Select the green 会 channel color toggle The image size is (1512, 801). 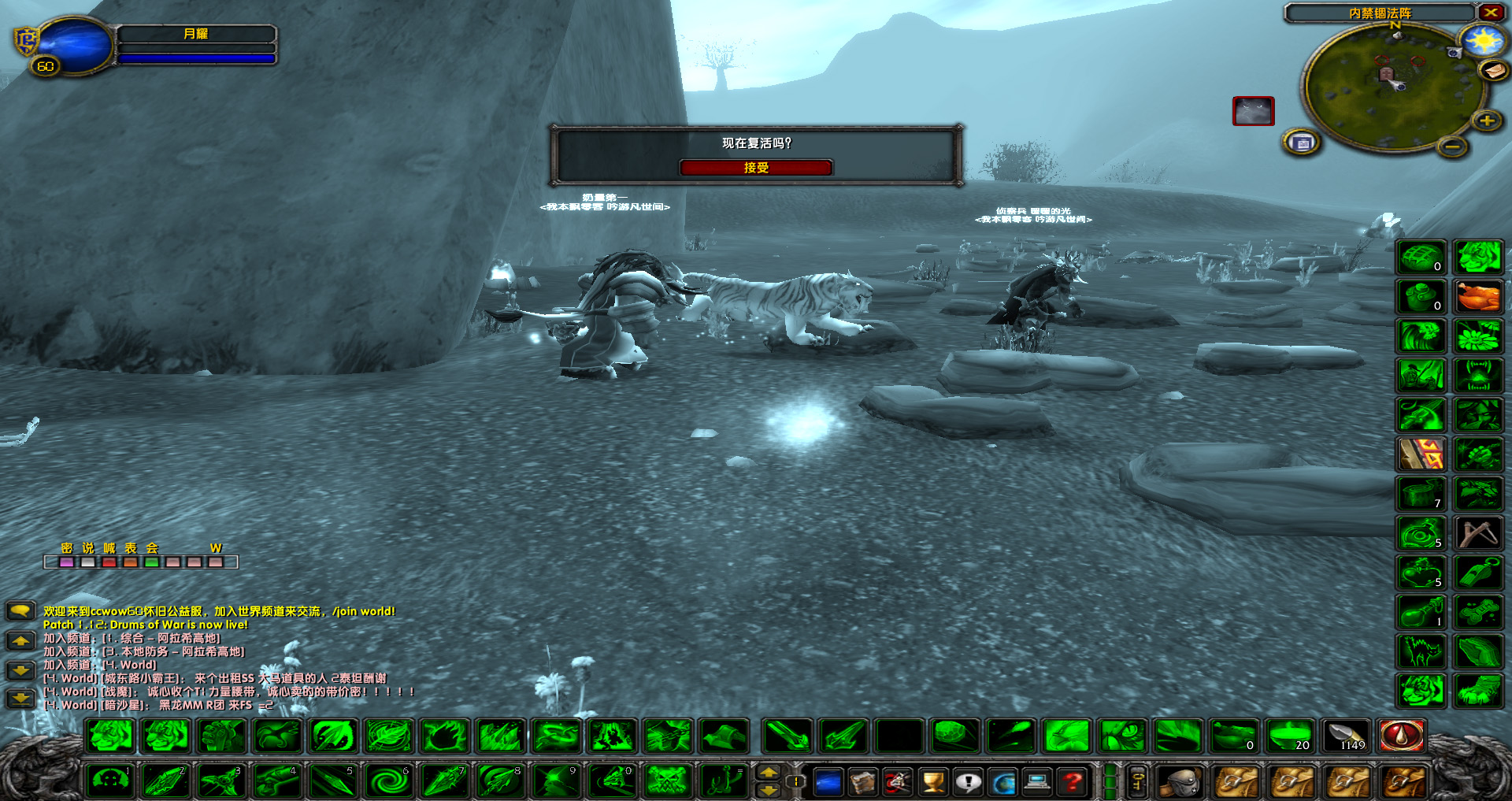pyautogui.click(x=151, y=562)
